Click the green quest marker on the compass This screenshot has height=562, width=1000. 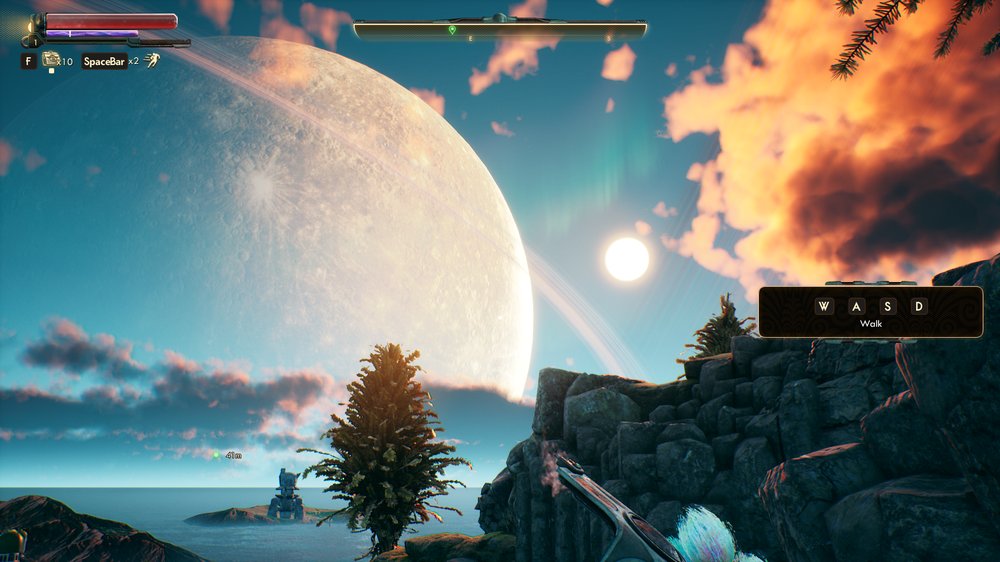pos(452,30)
